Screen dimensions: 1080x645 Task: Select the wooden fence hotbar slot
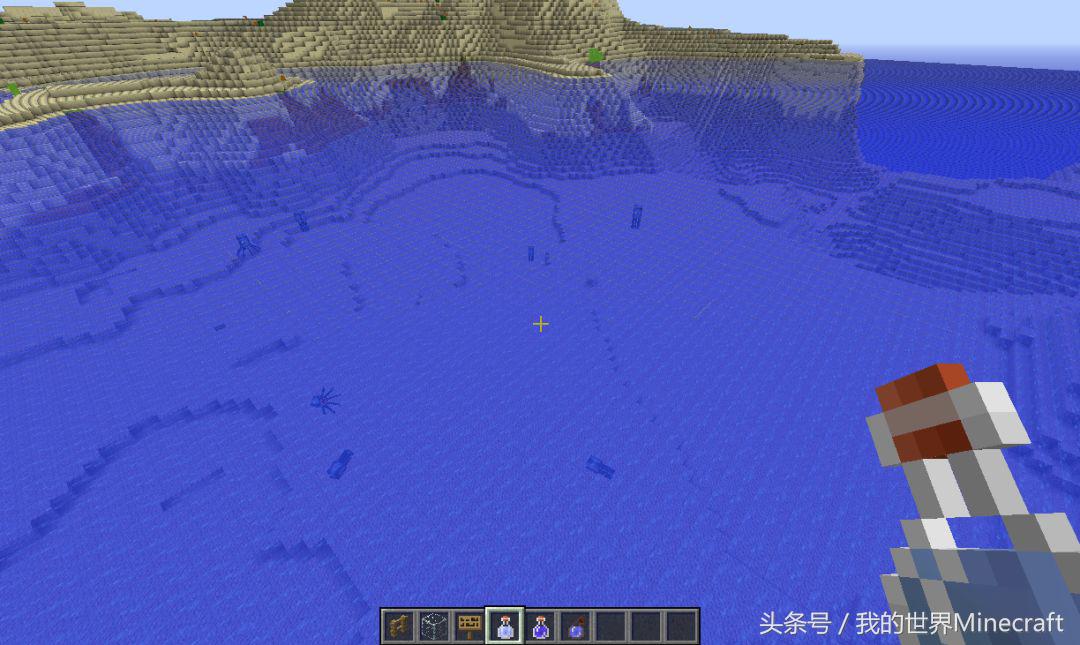(x=399, y=626)
